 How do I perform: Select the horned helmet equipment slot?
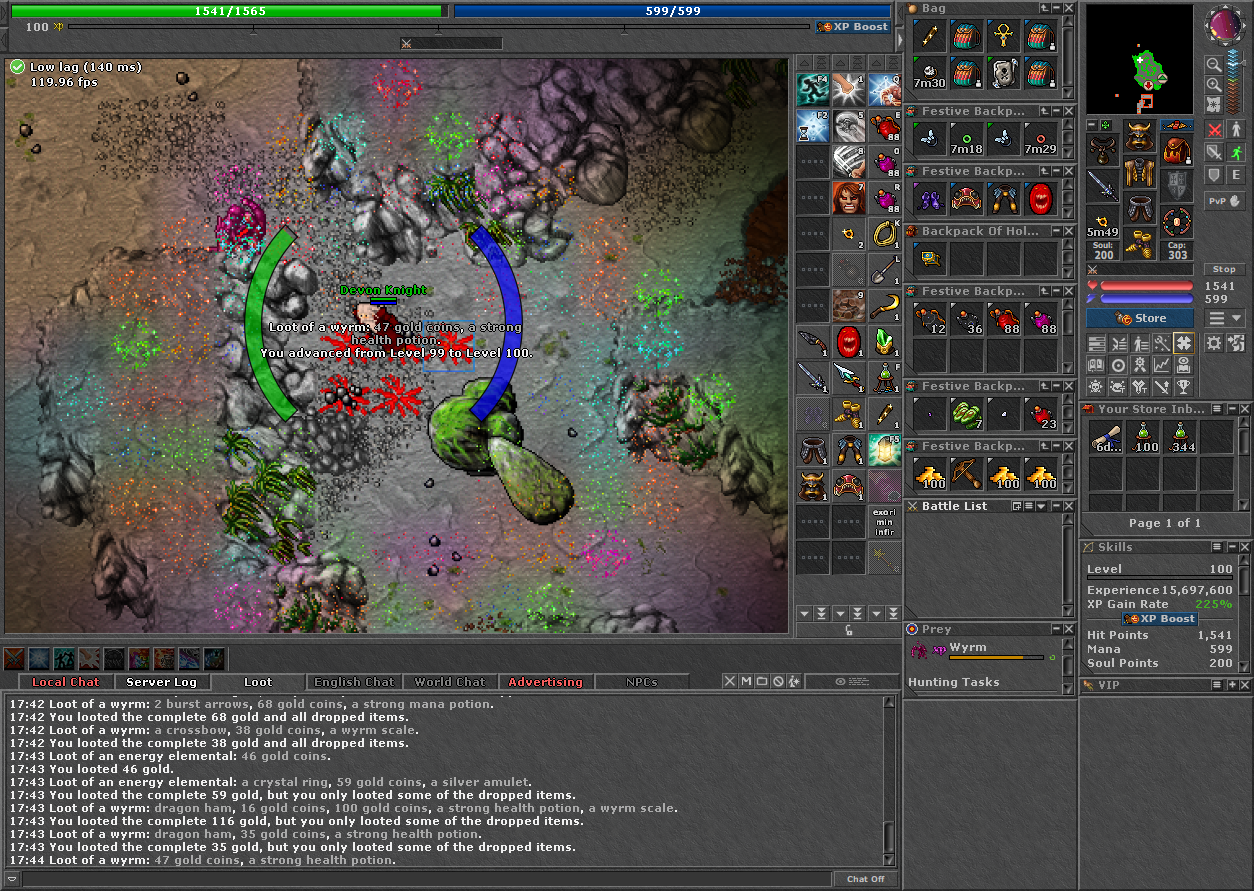click(1138, 135)
